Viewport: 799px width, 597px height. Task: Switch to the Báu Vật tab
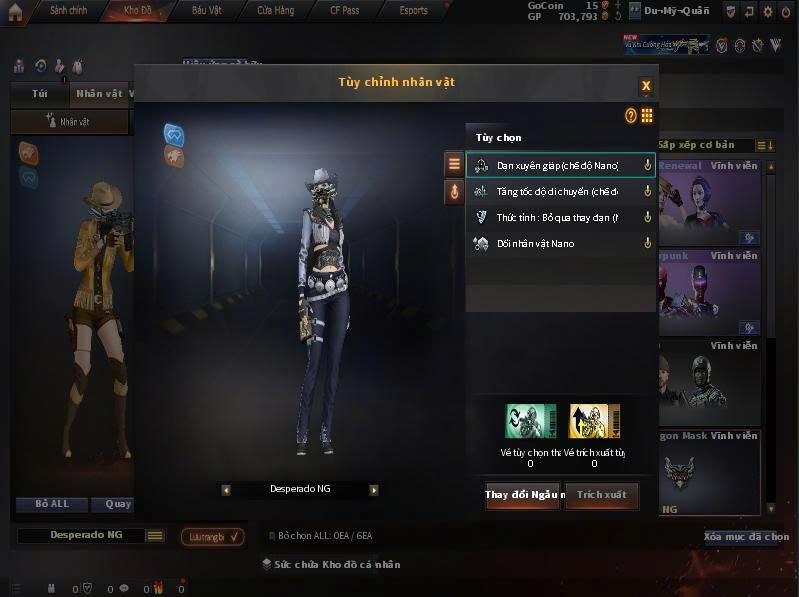[206, 11]
